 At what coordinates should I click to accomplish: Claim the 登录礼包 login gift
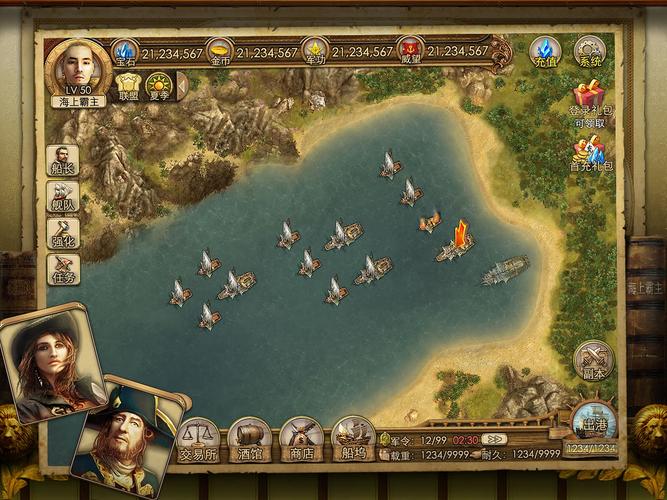point(592,100)
